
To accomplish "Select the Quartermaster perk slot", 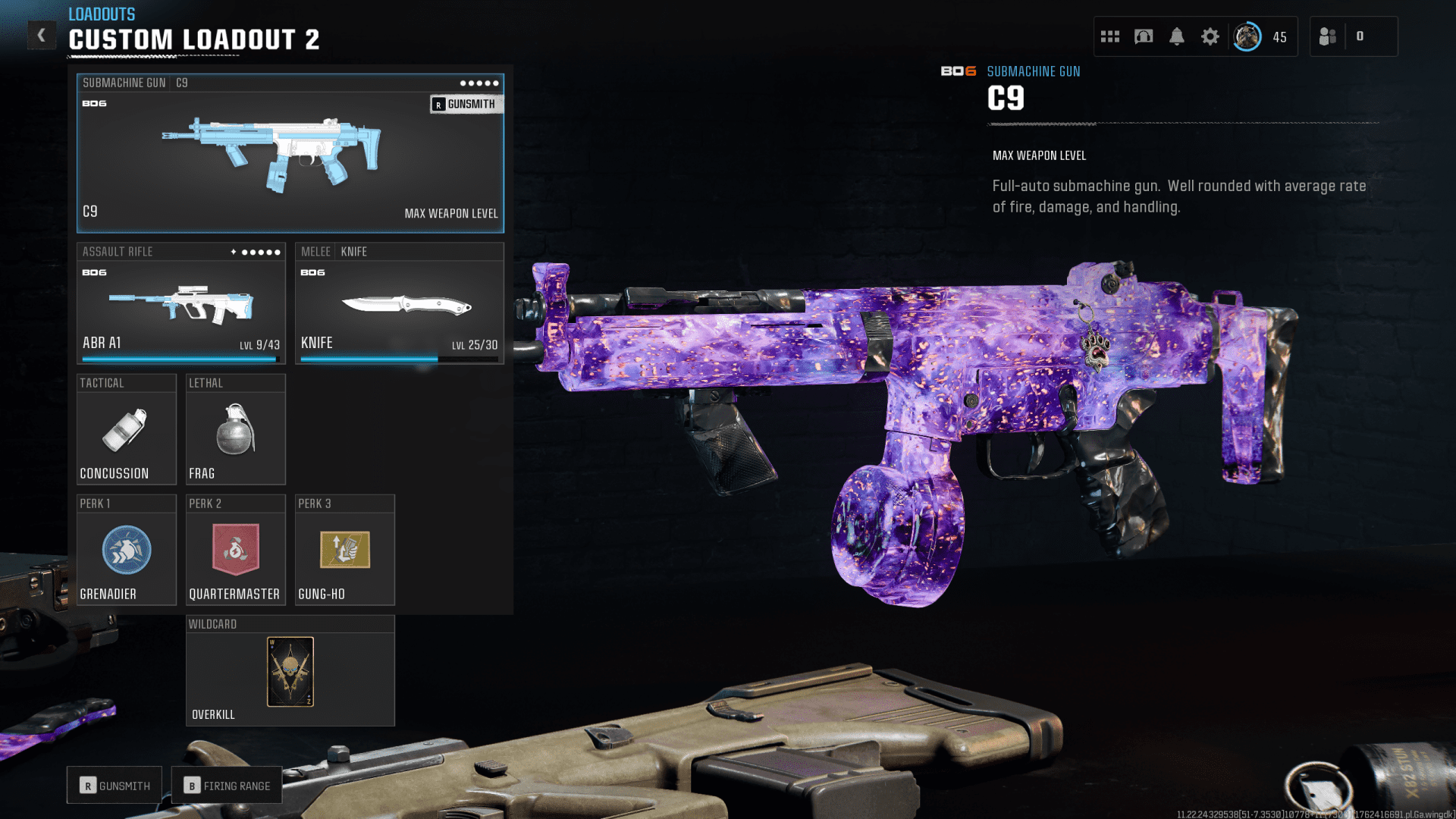I will 235,551.
